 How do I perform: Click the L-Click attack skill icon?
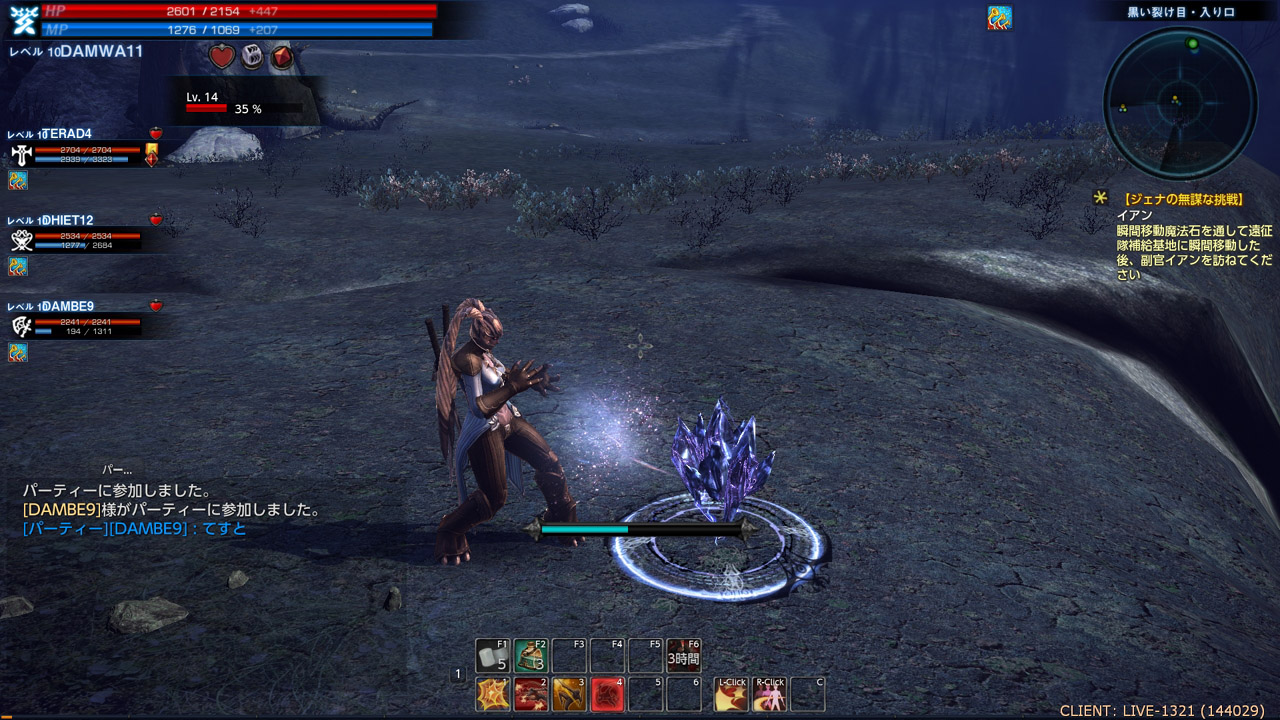click(731, 694)
